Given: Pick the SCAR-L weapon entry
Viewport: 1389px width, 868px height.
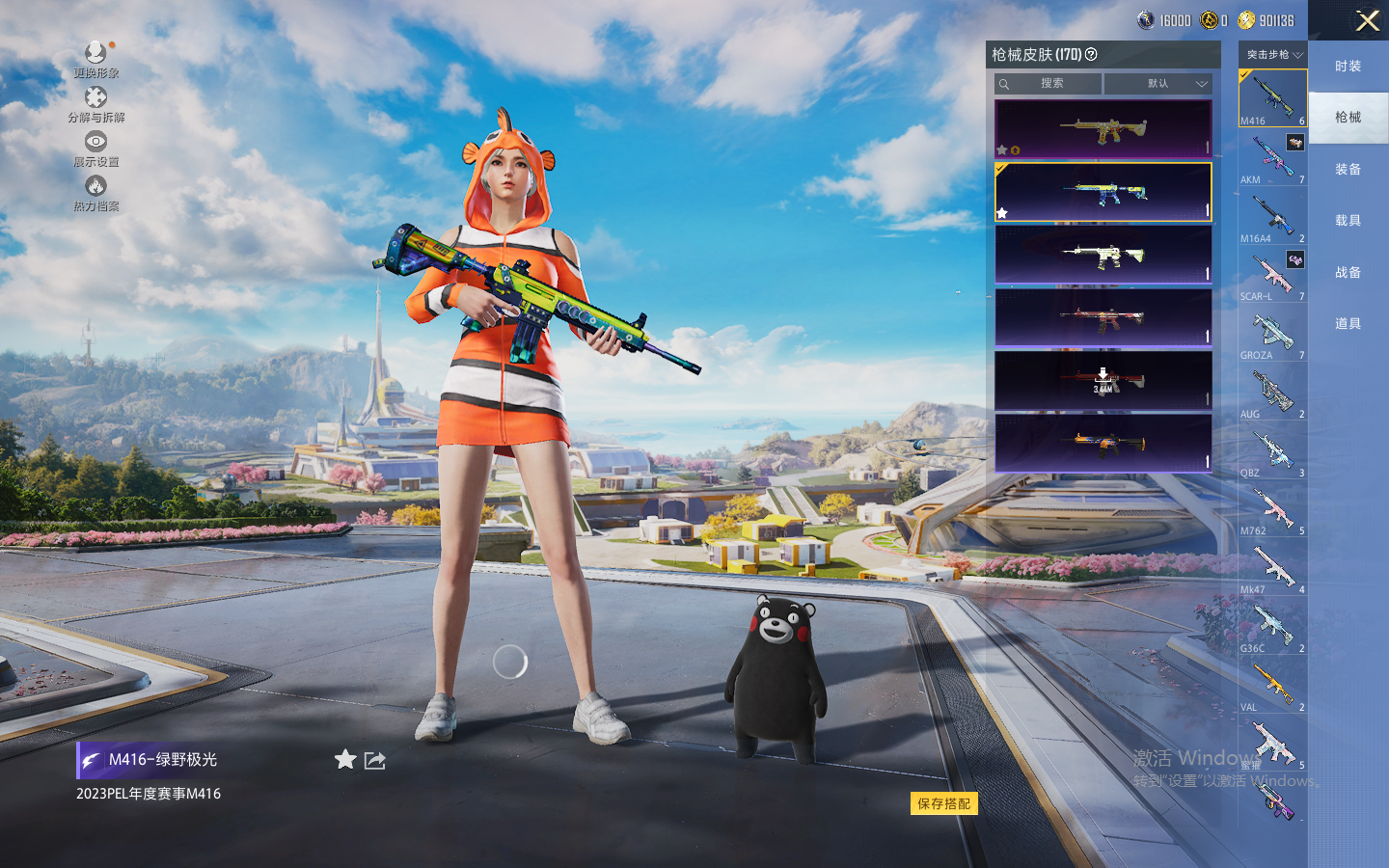Looking at the screenshot, I should pos(1272,276).
